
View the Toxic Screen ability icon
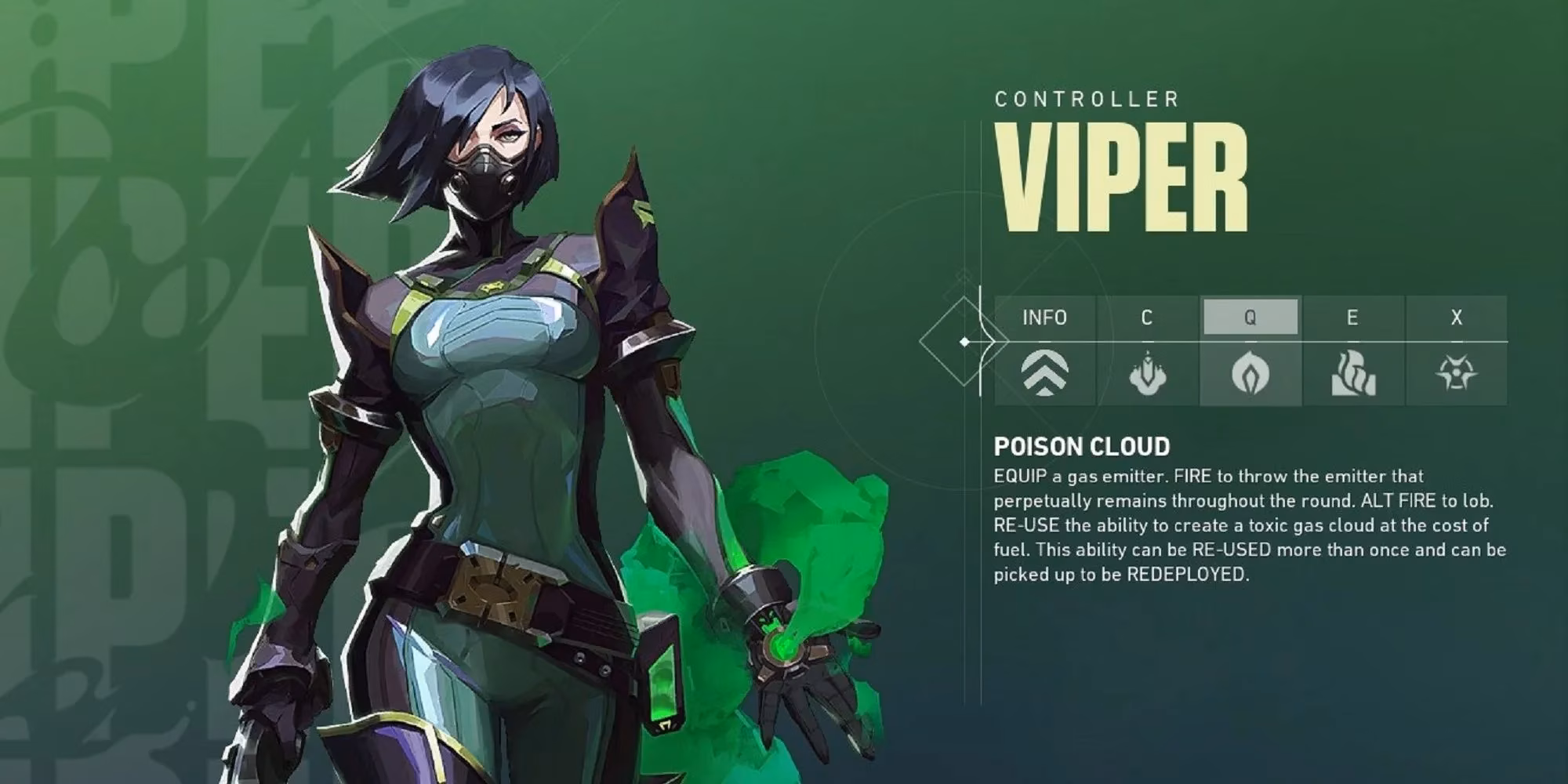[x=1353, y=373]
